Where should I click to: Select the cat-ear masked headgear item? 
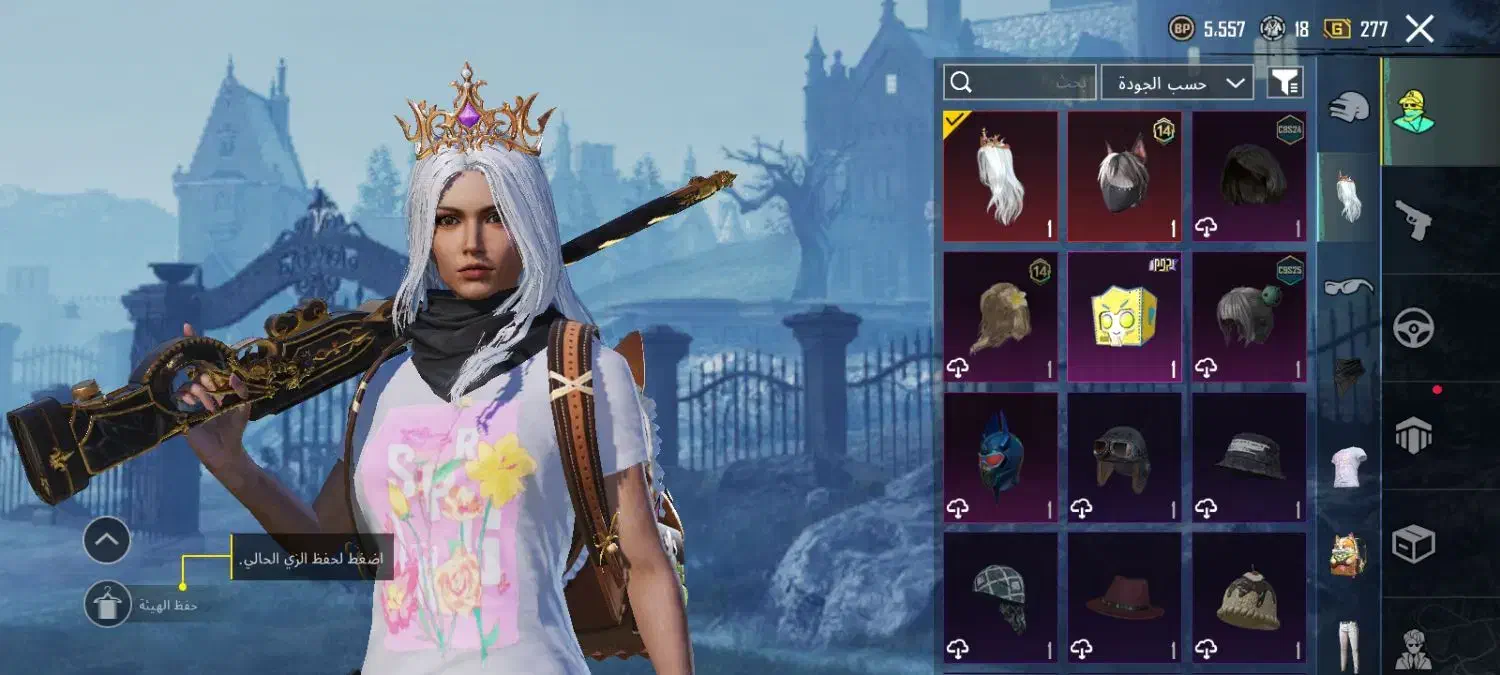(1124, 177)
